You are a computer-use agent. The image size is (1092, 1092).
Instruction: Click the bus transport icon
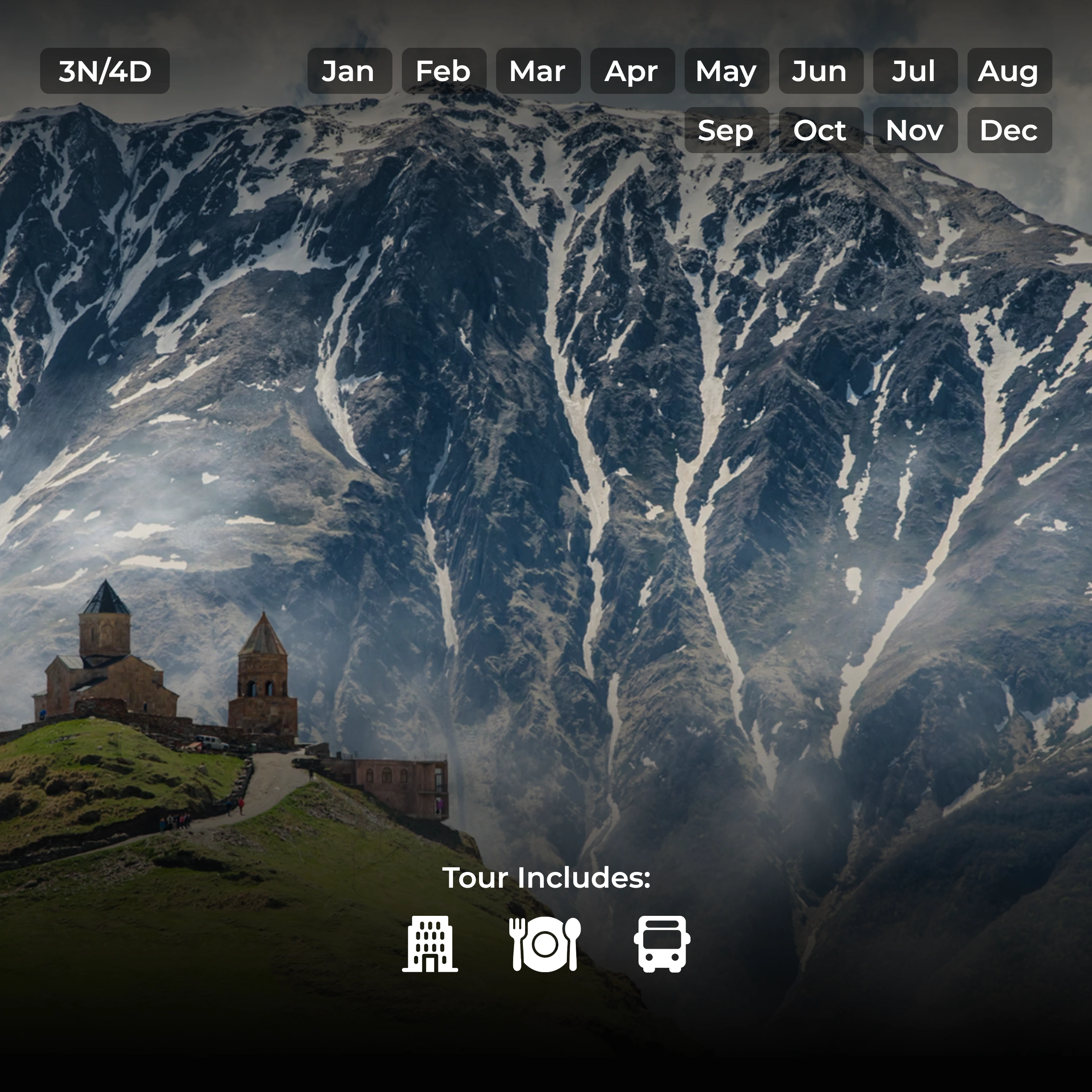[x=662, y=944]
